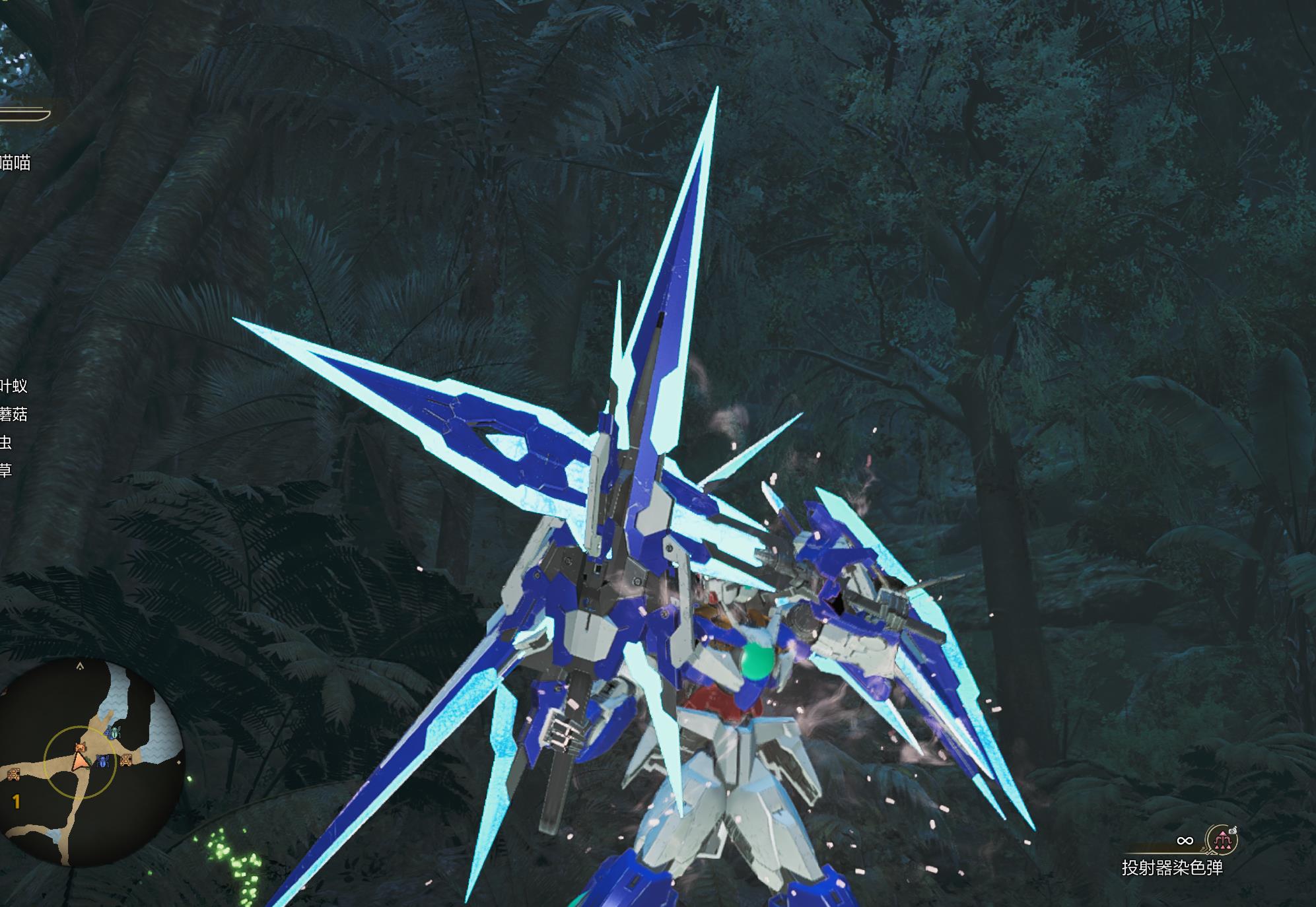Click the blue creature icon on the minimap
Image resolution: width=1316 pixels, height=907 pixels.
point(102,761)
